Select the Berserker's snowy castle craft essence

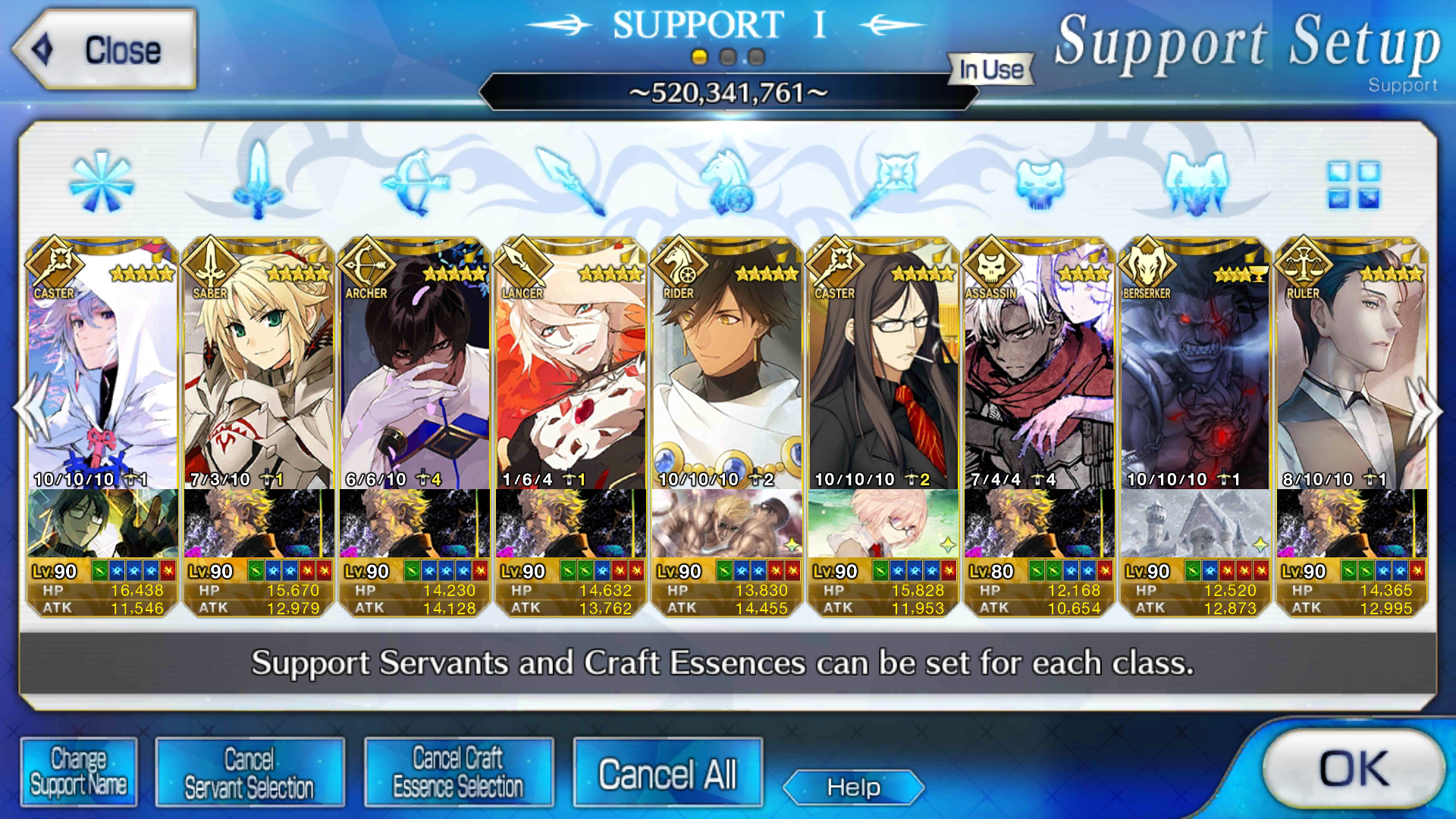click(1196, 523)
